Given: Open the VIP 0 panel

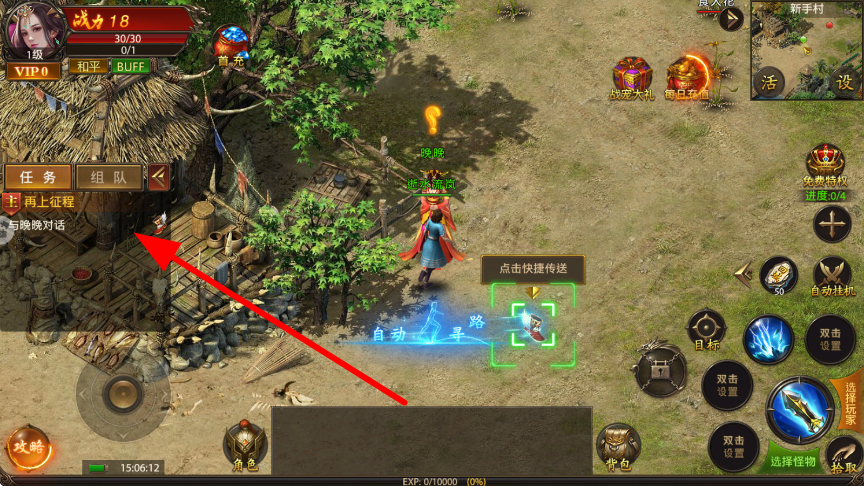Looking at the screenshot, I should click(32, 71).
